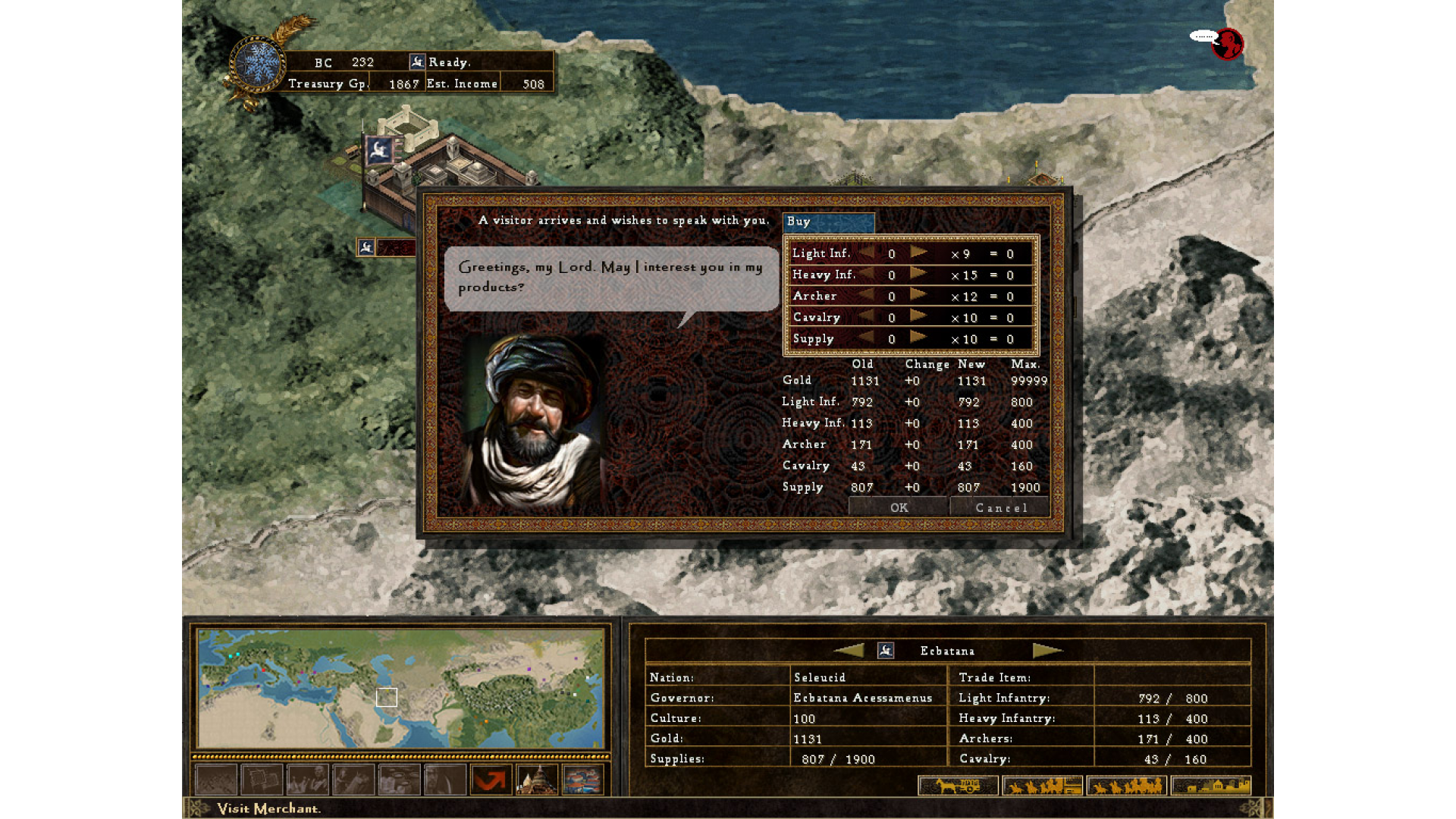The width and height of the screenshot is (1456, 819).
Task: Click the city buildings icon at bottom-right
Action: [x=1211, y=785]
